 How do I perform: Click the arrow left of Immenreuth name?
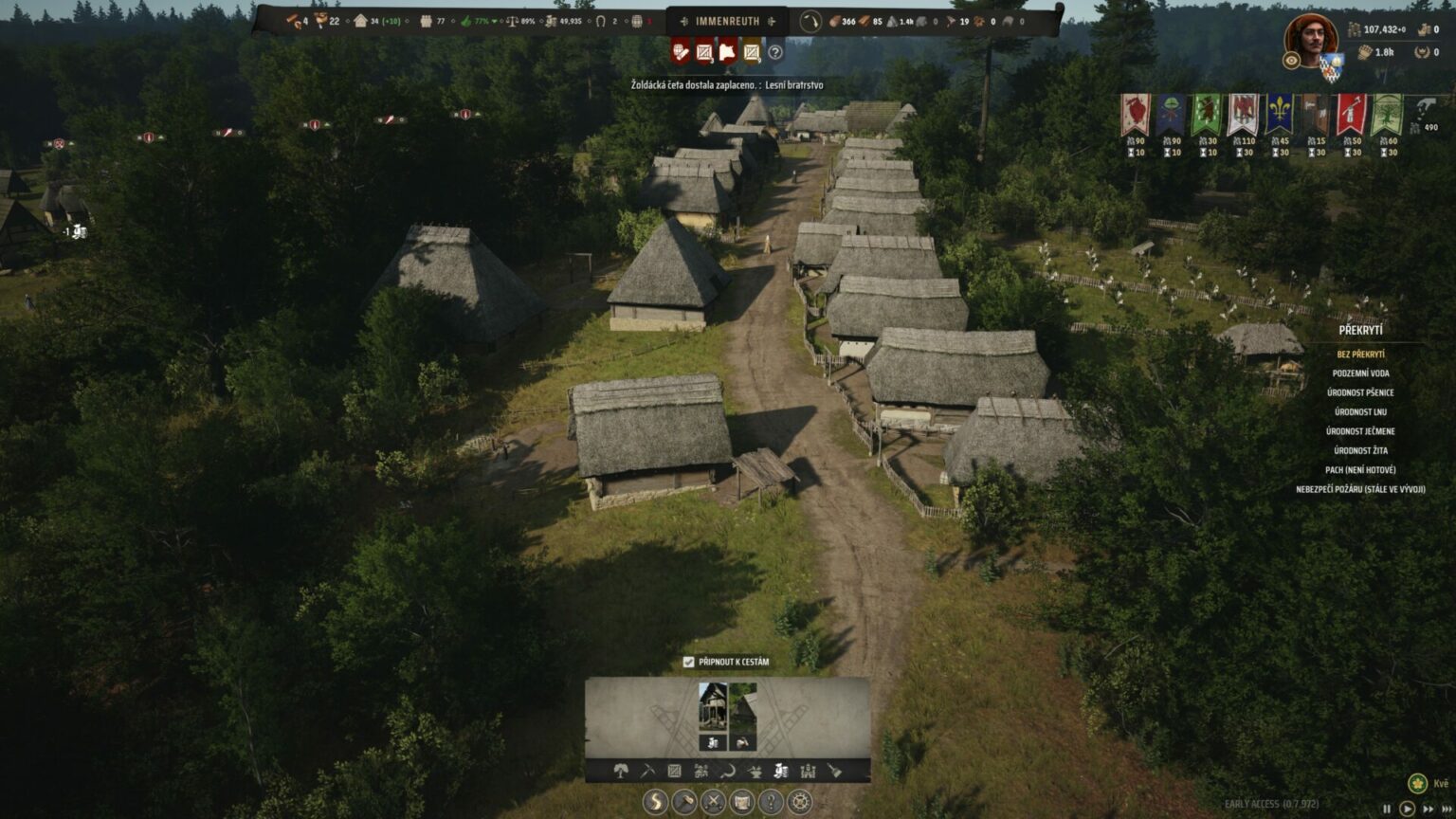click(684, 21)
